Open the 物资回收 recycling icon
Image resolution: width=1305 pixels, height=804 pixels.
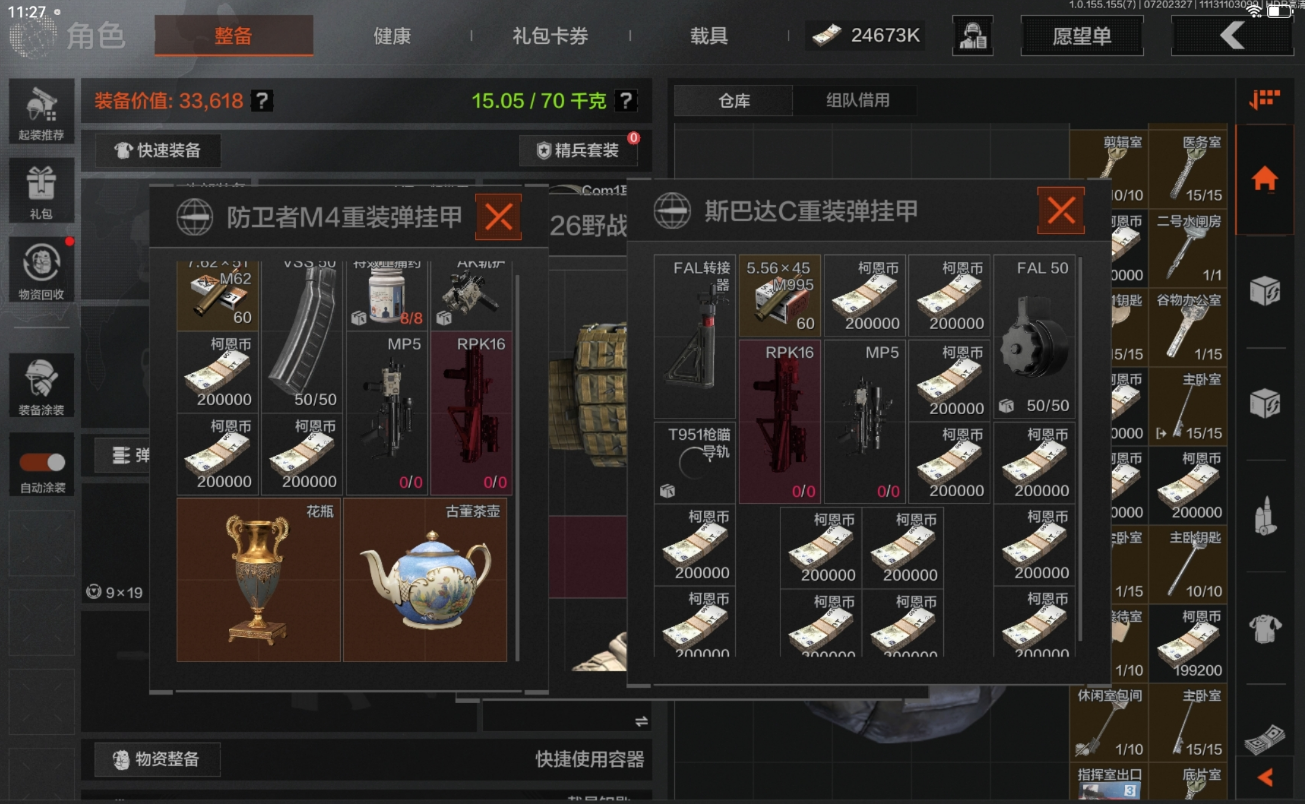[40, 268]
